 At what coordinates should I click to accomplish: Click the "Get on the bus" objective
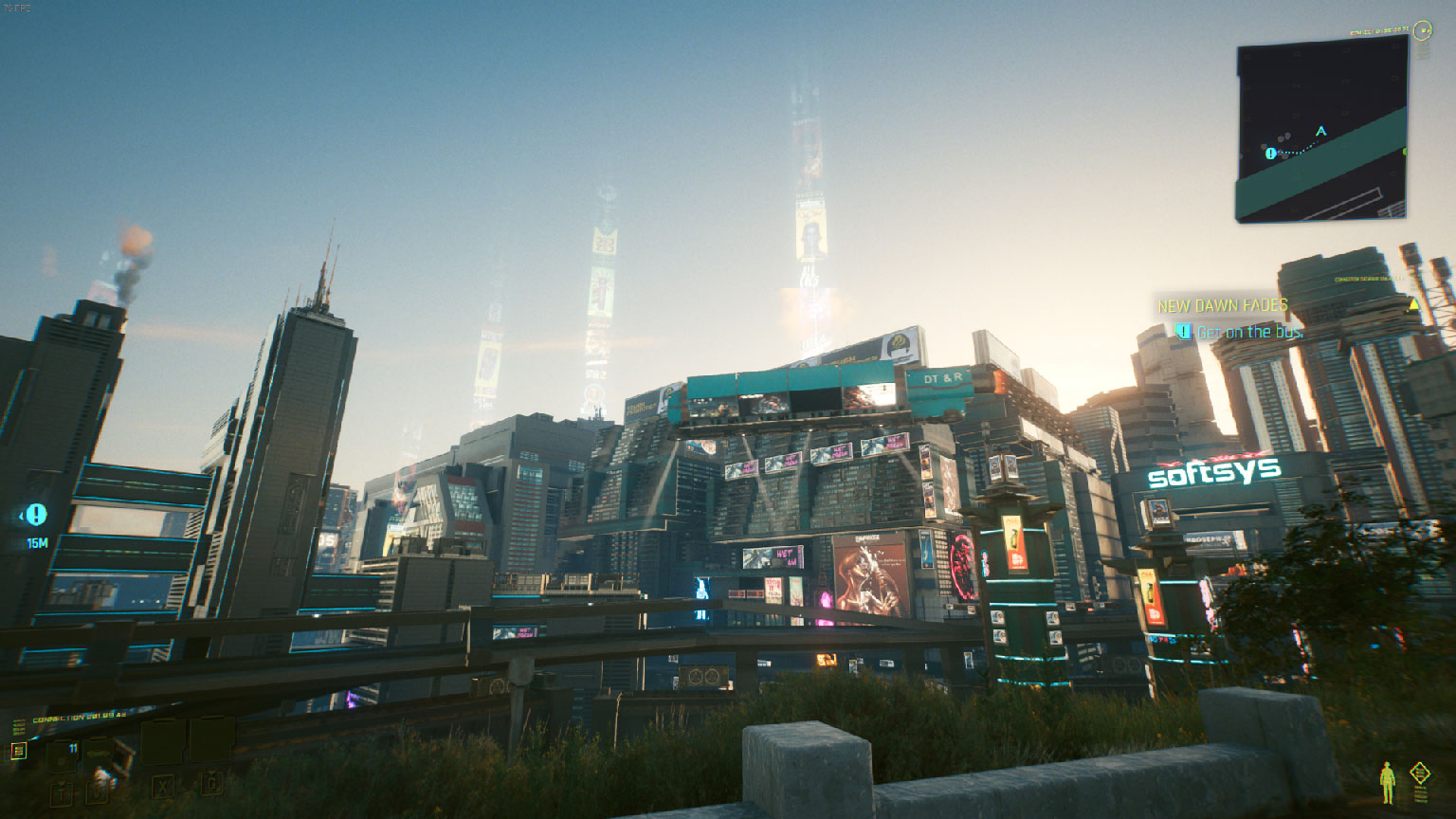(x=1249, y=332)
